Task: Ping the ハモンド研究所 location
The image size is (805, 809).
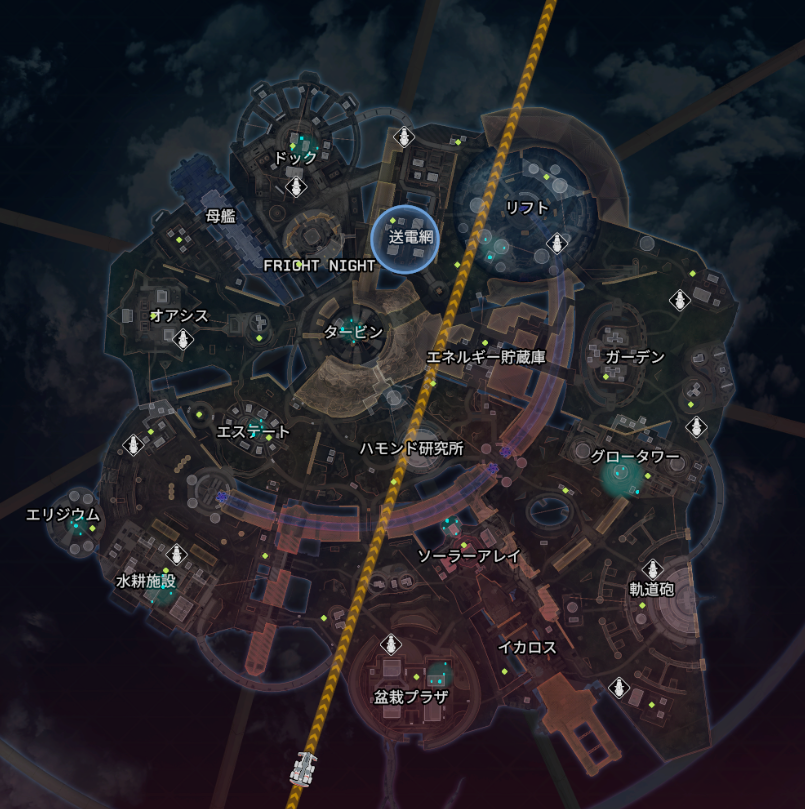Action: (412, 448)
